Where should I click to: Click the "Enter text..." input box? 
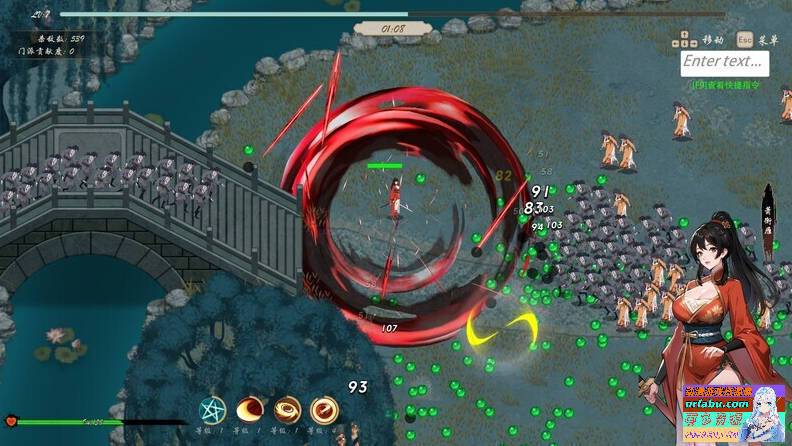point(725,64)
